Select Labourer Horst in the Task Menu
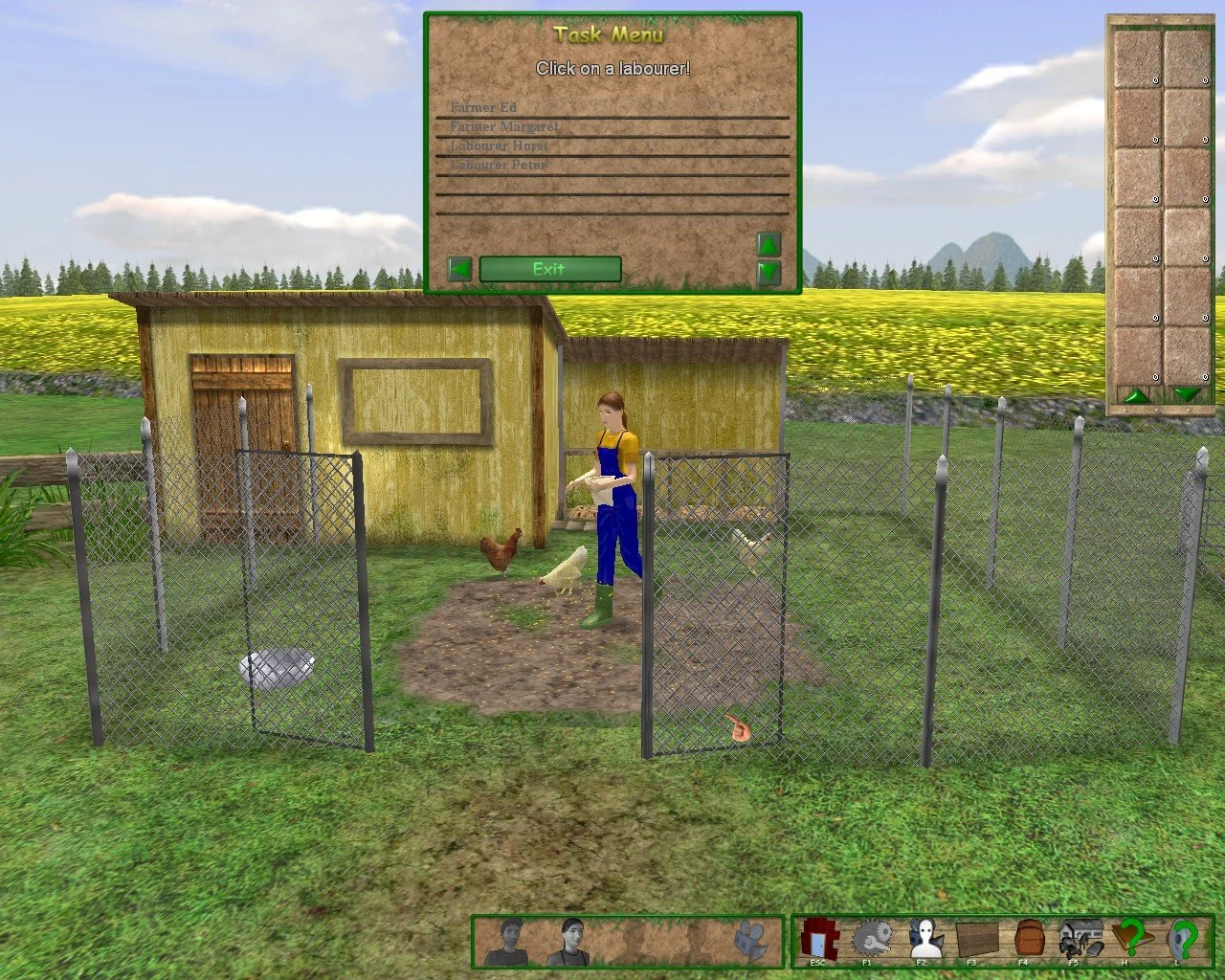1225x980 pixels. click(x=499, y=145)
